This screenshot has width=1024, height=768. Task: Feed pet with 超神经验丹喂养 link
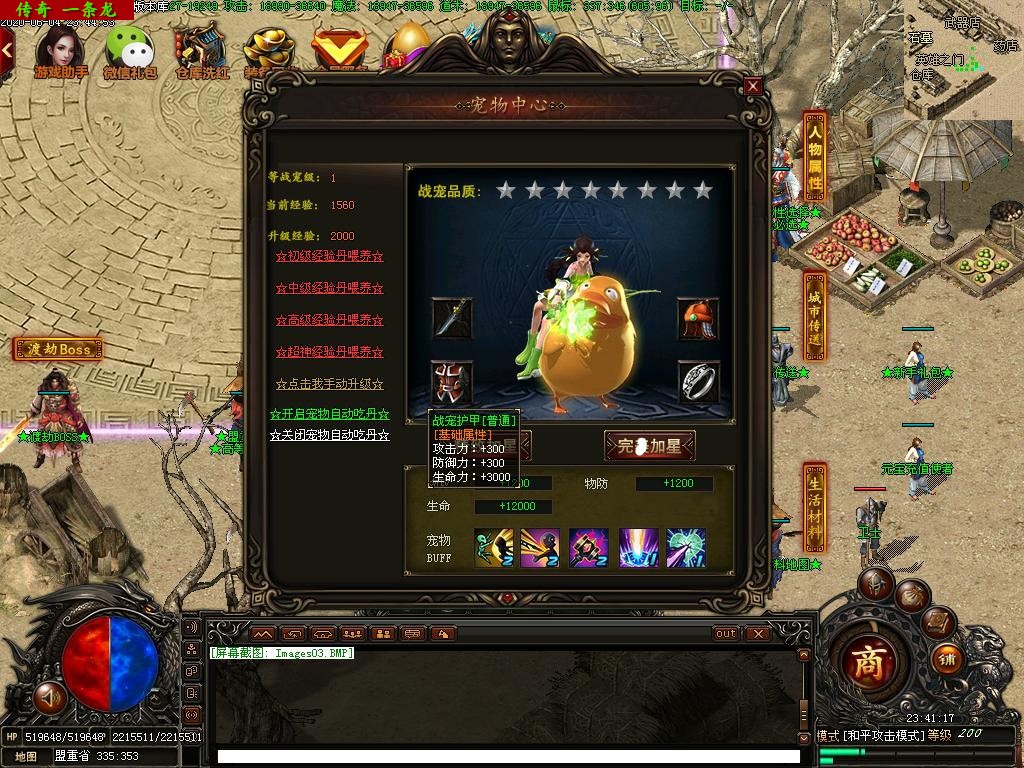[x=329, y=352]
